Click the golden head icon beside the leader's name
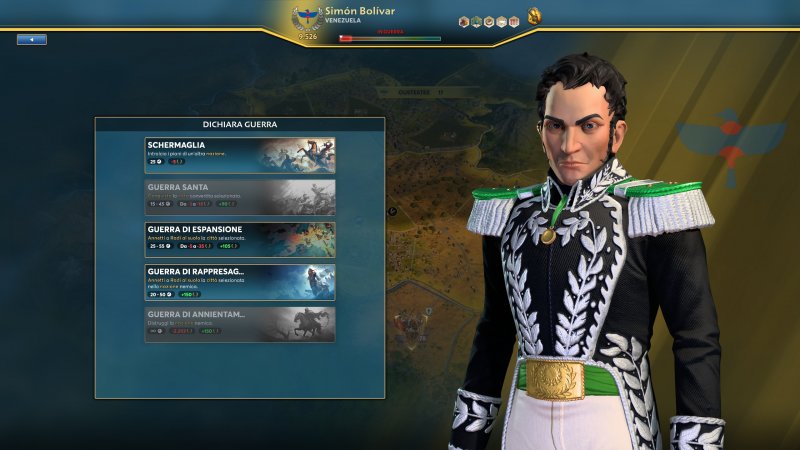800x450 pixels. coord(535,15)
